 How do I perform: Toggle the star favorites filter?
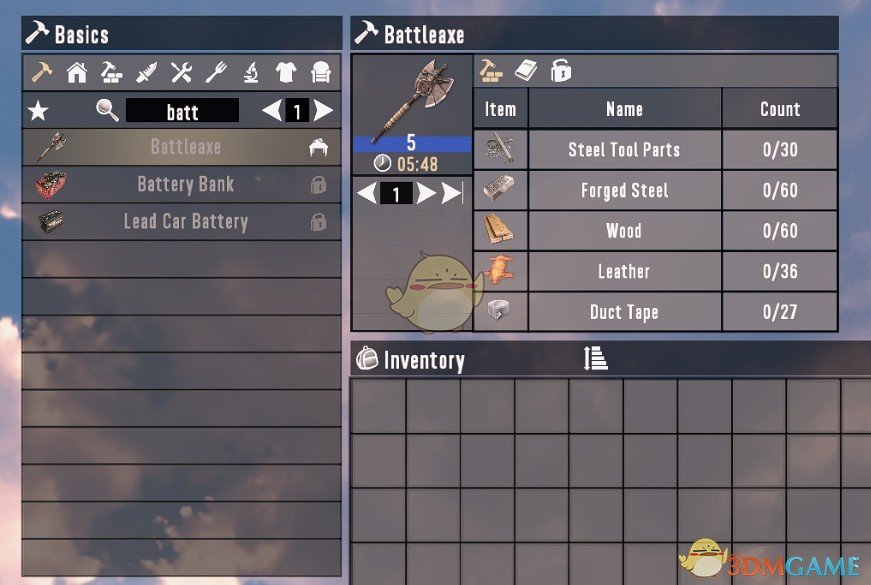(x=38, y=110)
